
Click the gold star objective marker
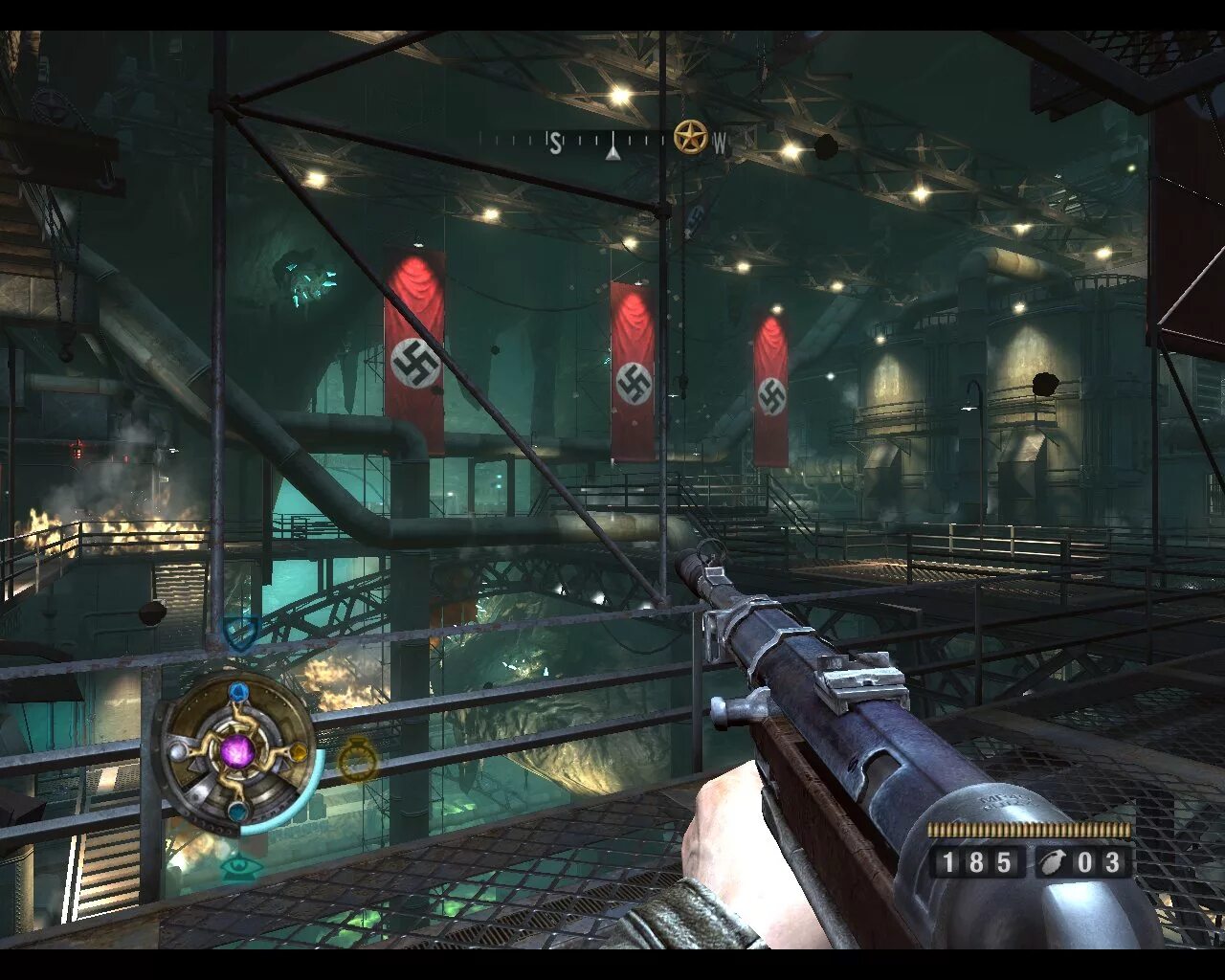[x=689, y=138]
